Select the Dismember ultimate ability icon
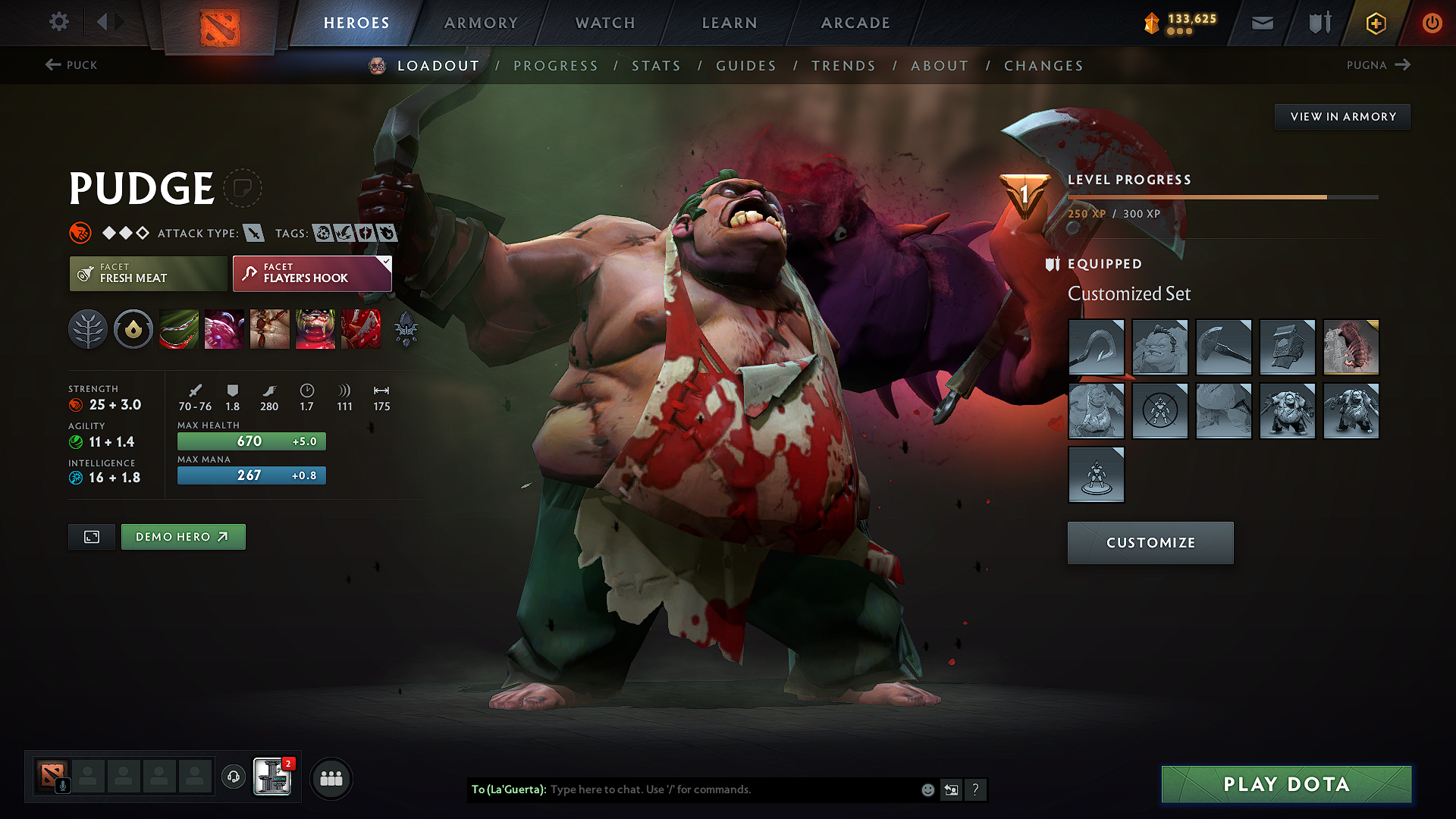Screen dimensions: 1456x819 click(315, 328)
